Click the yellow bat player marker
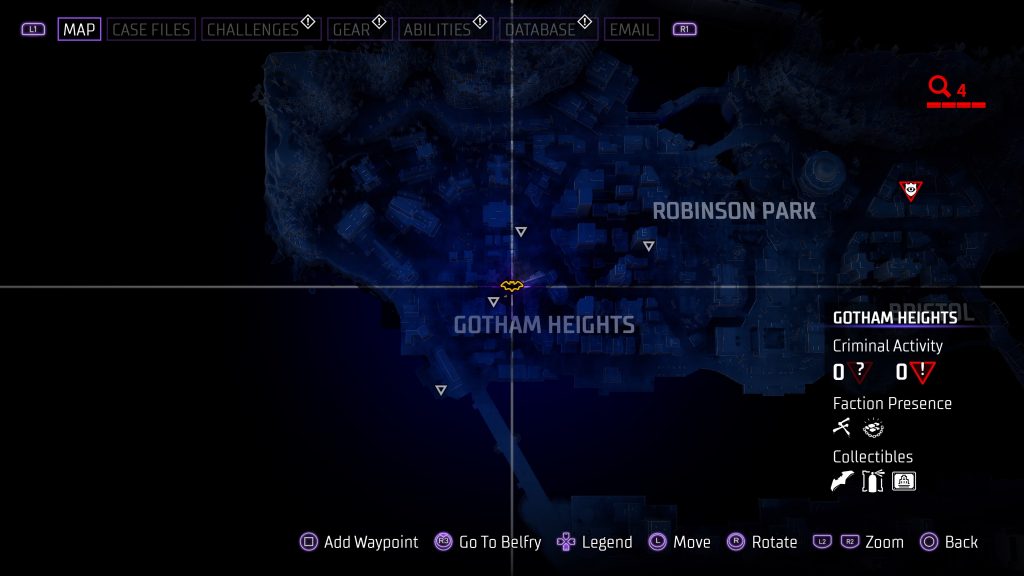 [512, 286]
